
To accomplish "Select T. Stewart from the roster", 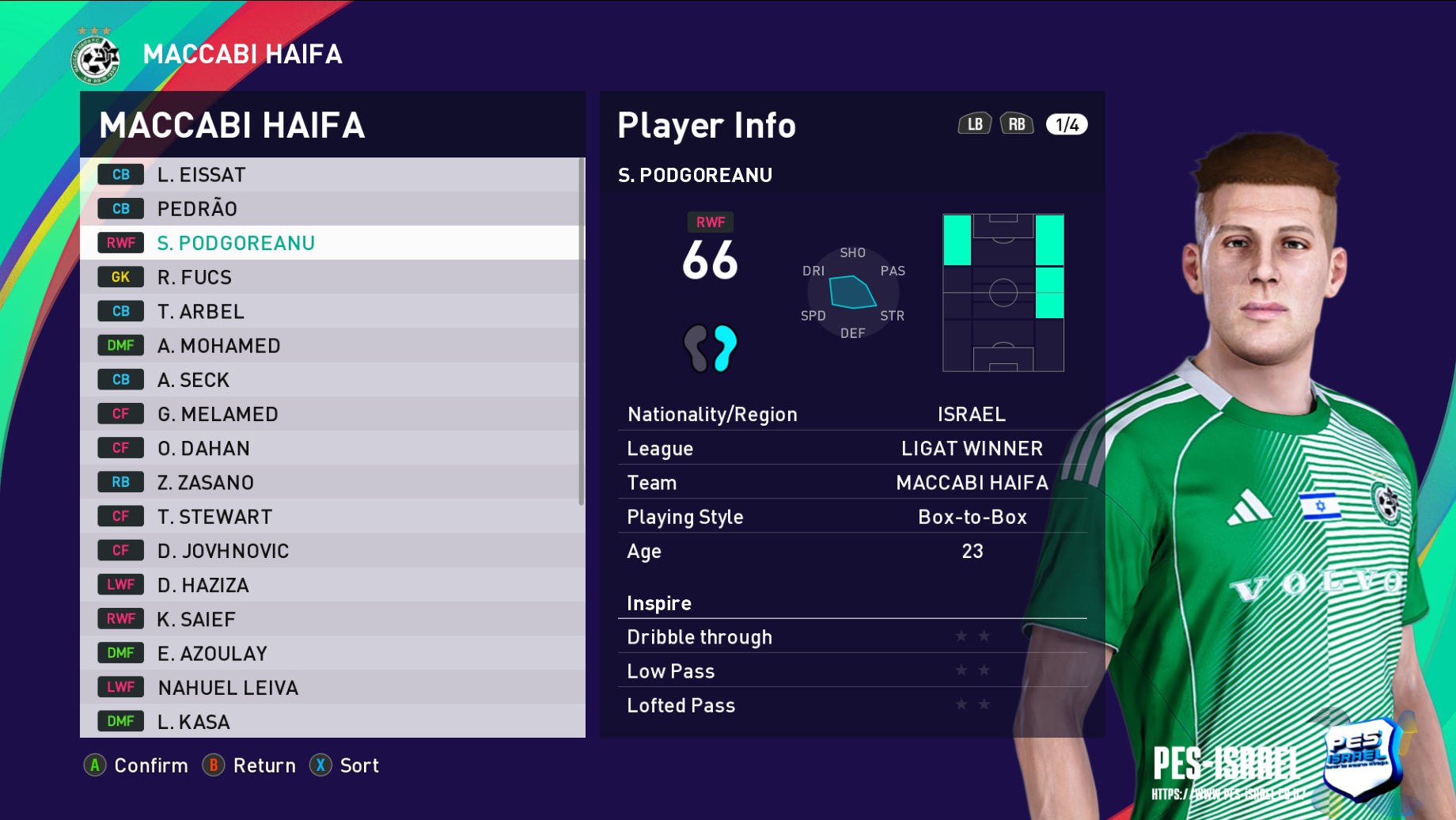I will (332, 516).
